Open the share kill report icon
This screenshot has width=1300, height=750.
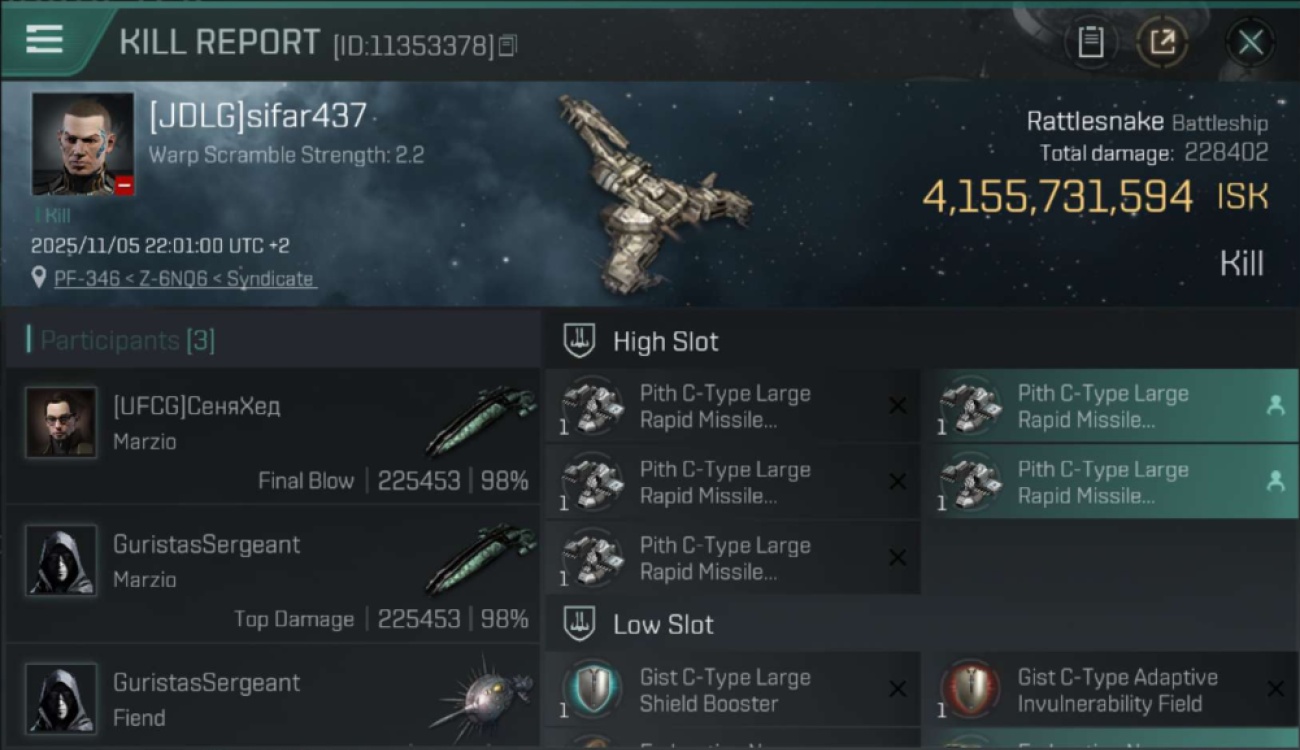pos(1163,42)
